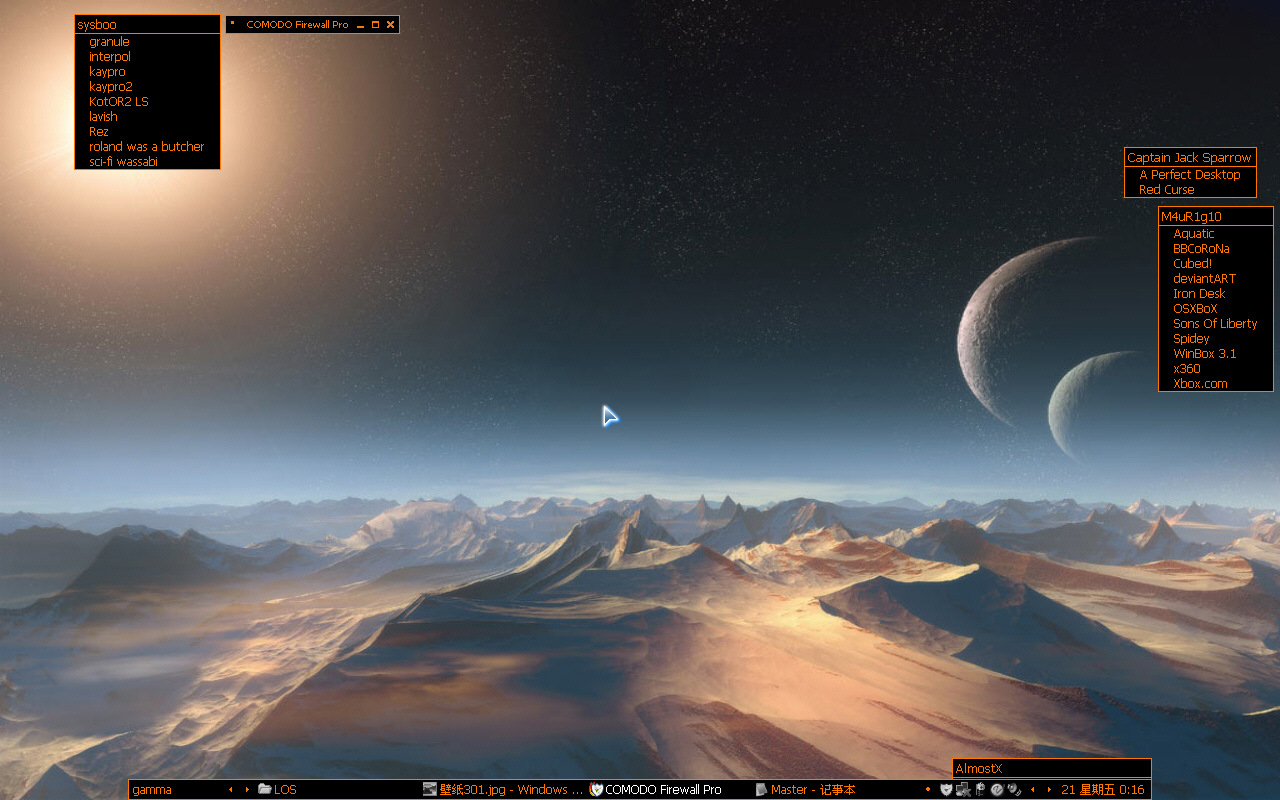The height and width of the screenshot is (800, 1280).
Task: Select the Sons Of Liberty entry
Action: tap(1215, 324)
